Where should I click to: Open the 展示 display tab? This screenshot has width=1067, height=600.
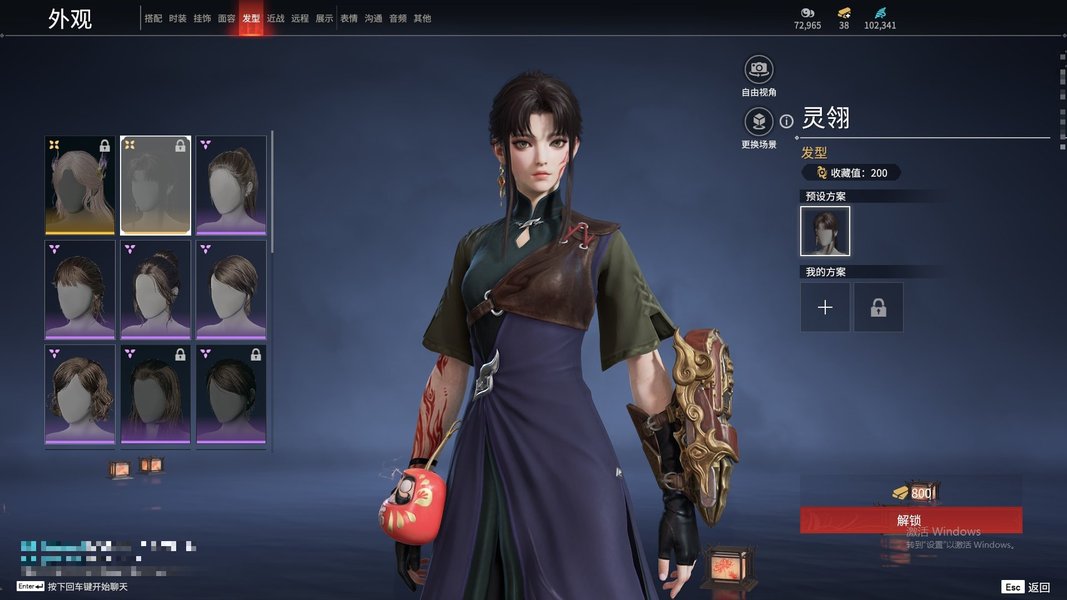click(x=324, y=18)
